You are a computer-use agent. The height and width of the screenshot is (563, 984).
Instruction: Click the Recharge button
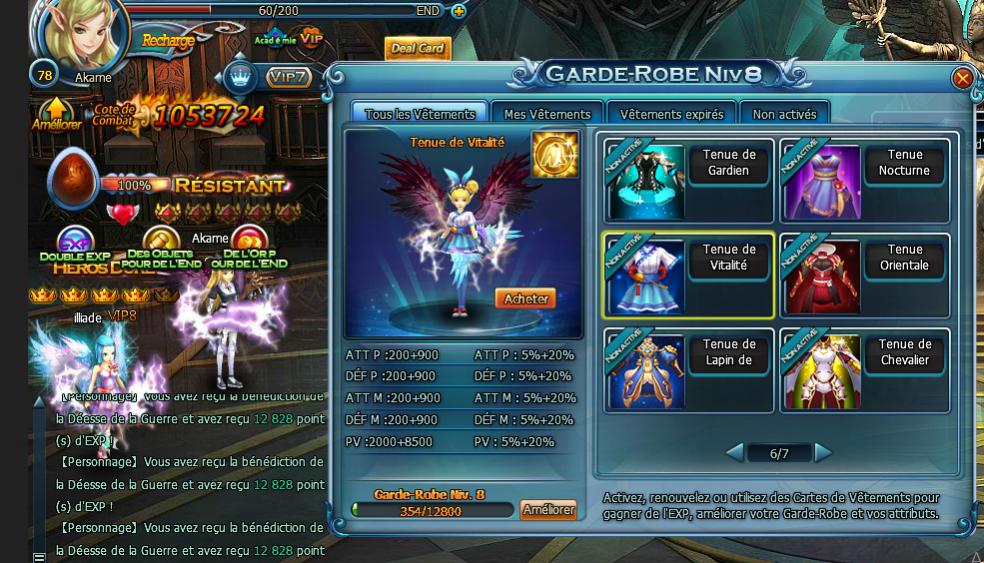pos(168,41)
